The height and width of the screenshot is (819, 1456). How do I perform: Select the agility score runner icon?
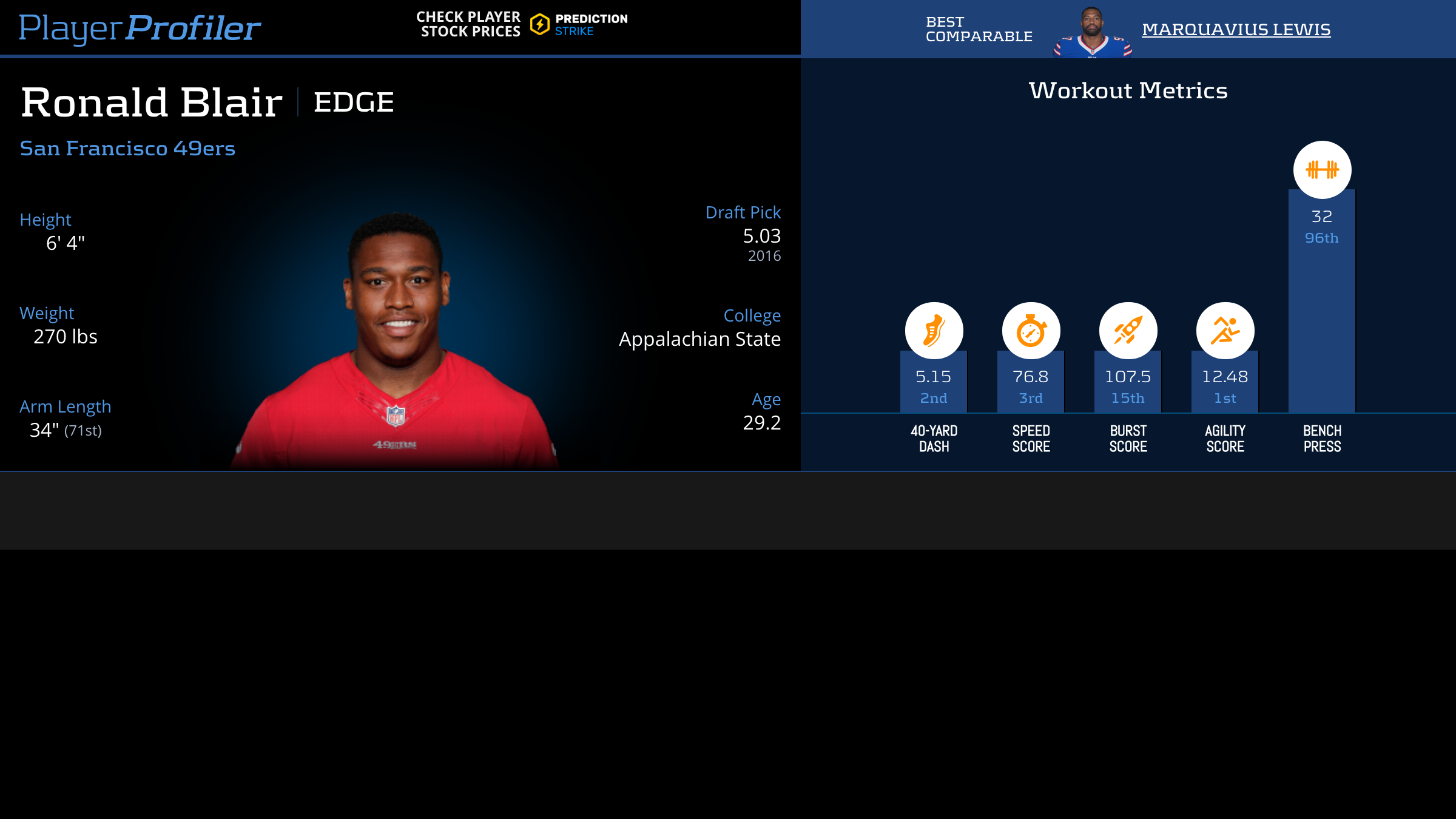click(x=1225, y=331)
